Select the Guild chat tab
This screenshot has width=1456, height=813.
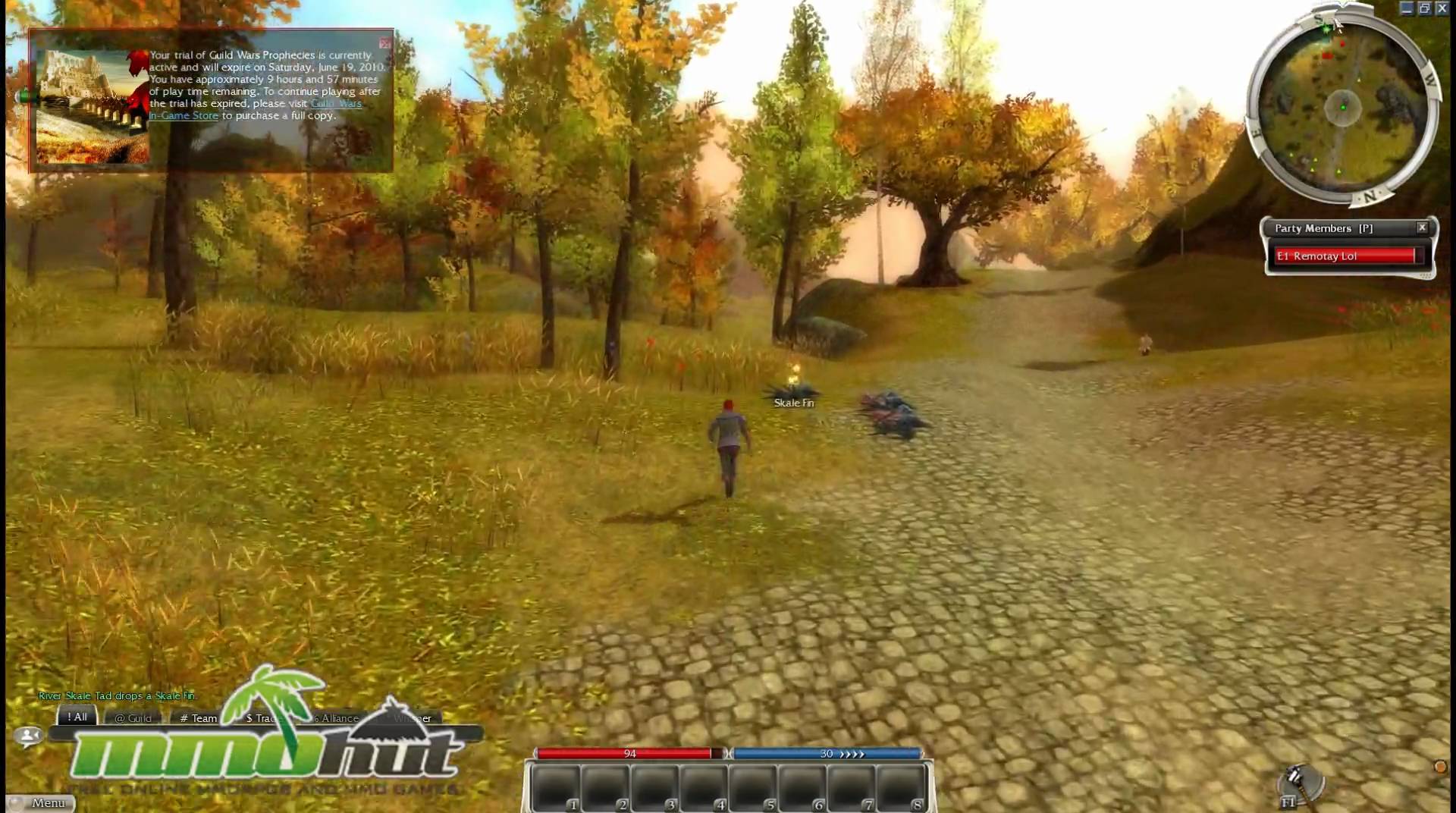tap(133, 717)
